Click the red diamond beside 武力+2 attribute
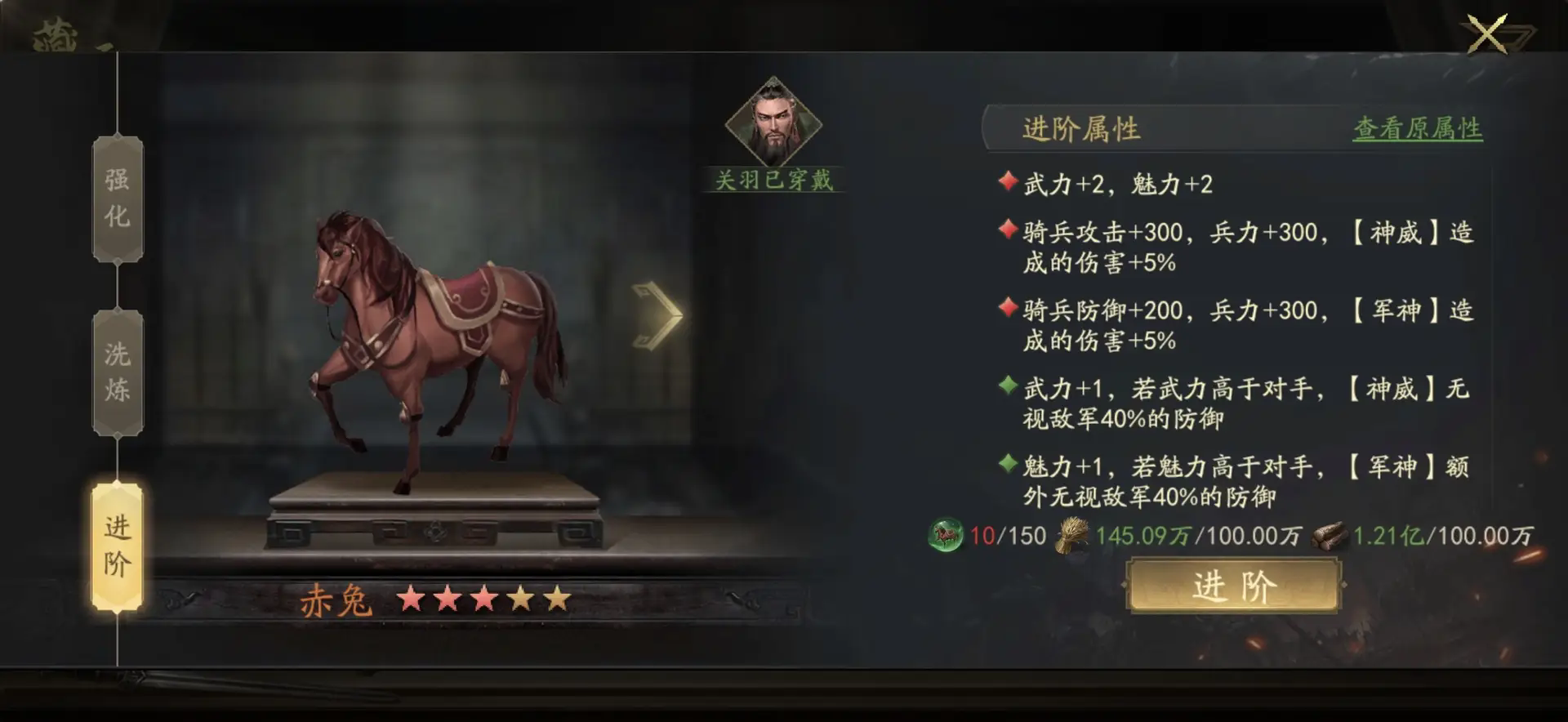 [x=1009, y=181]
